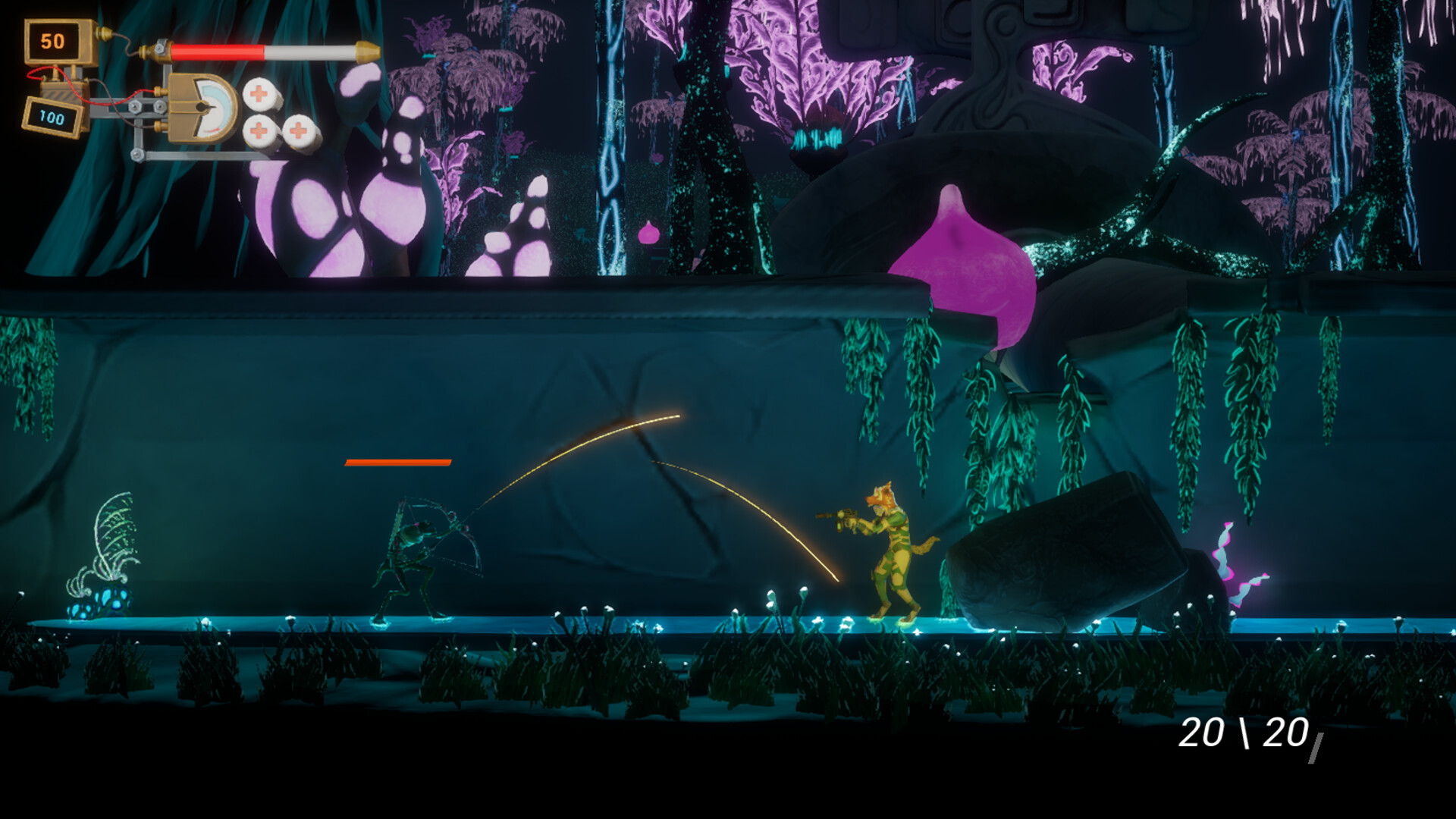Screen dimensions: 1456x819
Task: Click the orange 50 currency display
Action: [52, 39]
